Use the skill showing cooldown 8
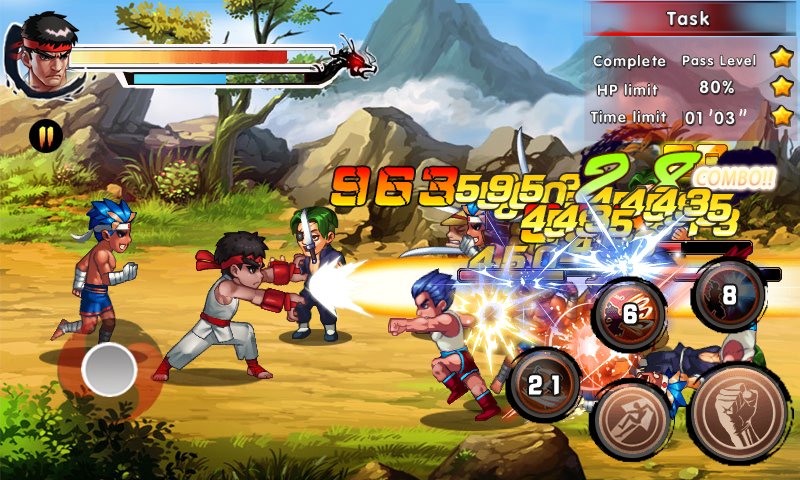 coord(729,295)
